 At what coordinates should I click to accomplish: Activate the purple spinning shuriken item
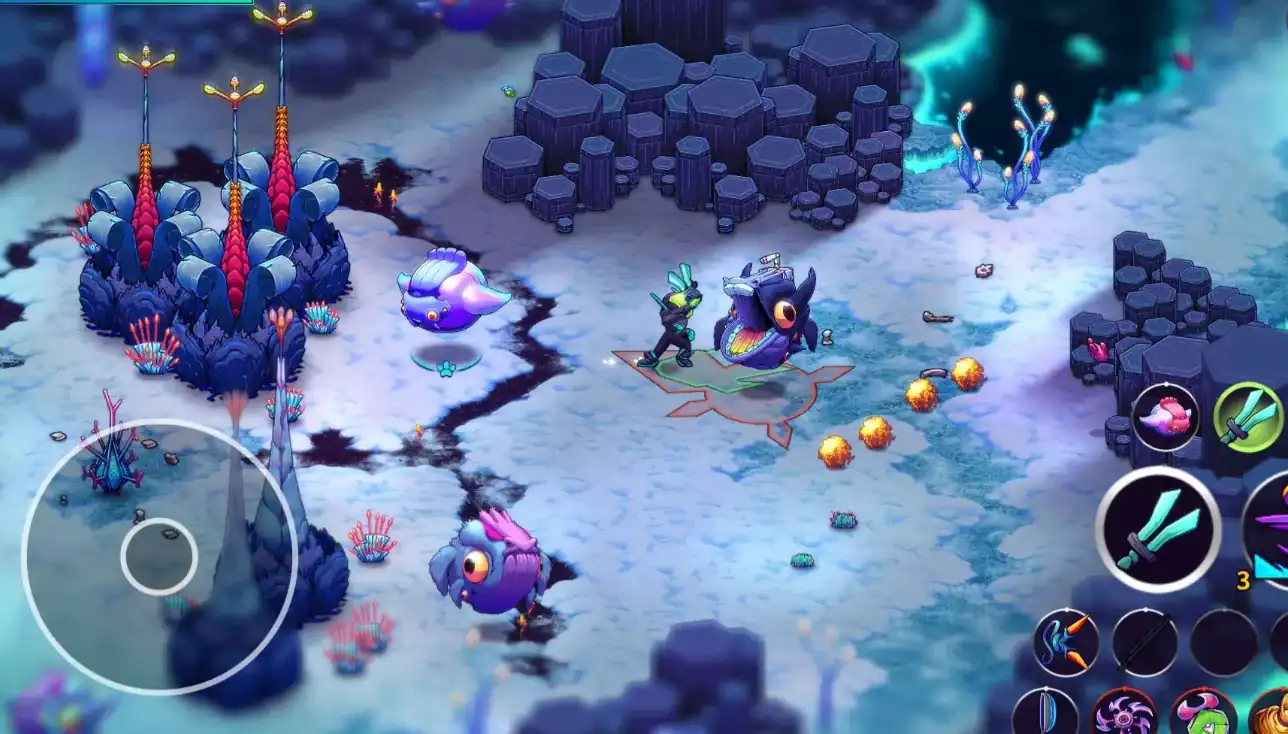tap(1124, 714)
